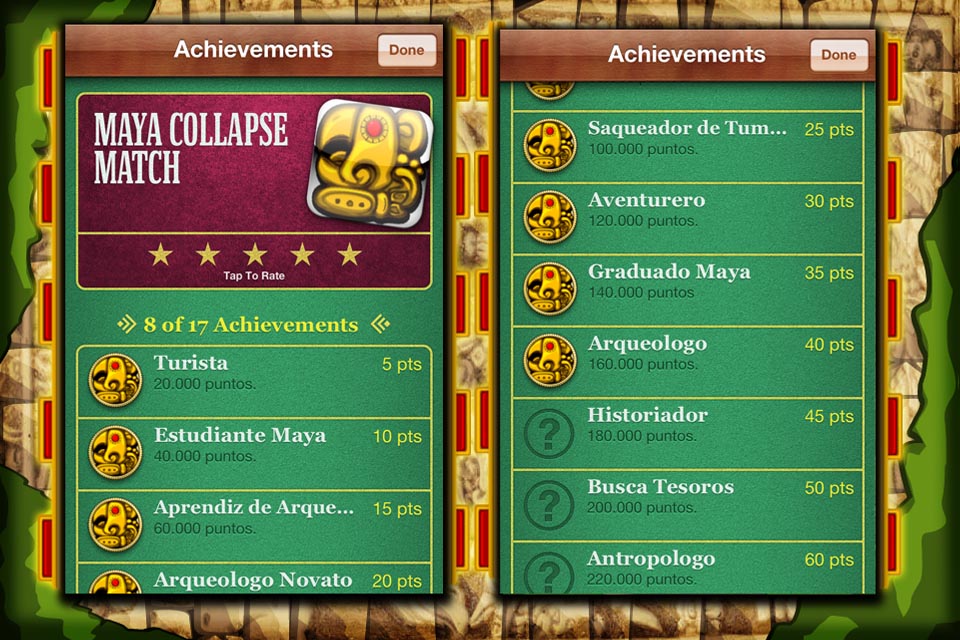Image resolution: width=960 pixels, height=640 pixels.
Task: Tap the five-star Tap To Rate row
Action: (254, 260)
